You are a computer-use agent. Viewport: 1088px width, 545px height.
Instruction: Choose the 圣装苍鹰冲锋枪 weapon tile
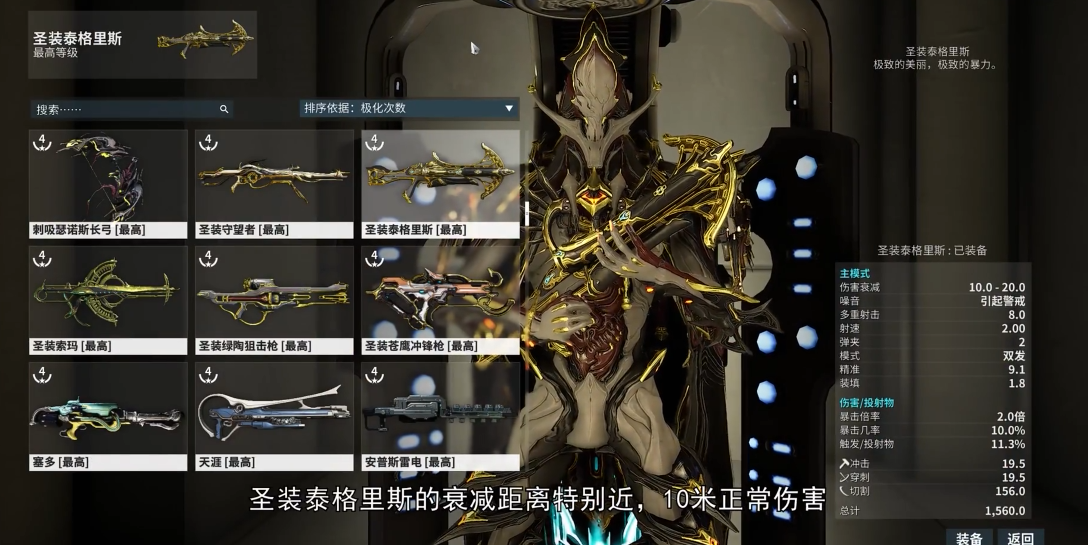coord(440,299)
